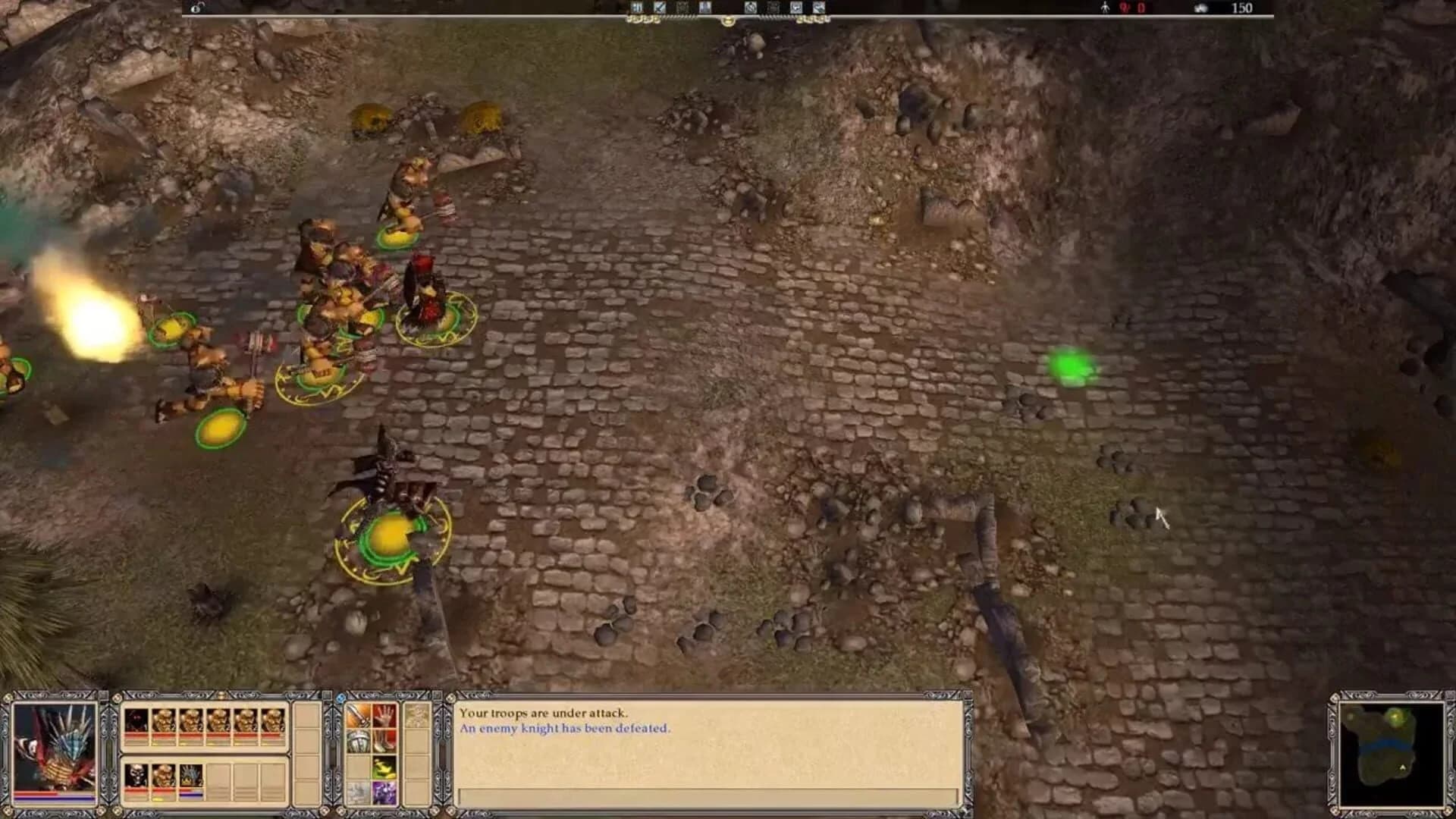Select the attack sword ability icon
This screenshot has width=1456, height=819.
coord(357,715)
